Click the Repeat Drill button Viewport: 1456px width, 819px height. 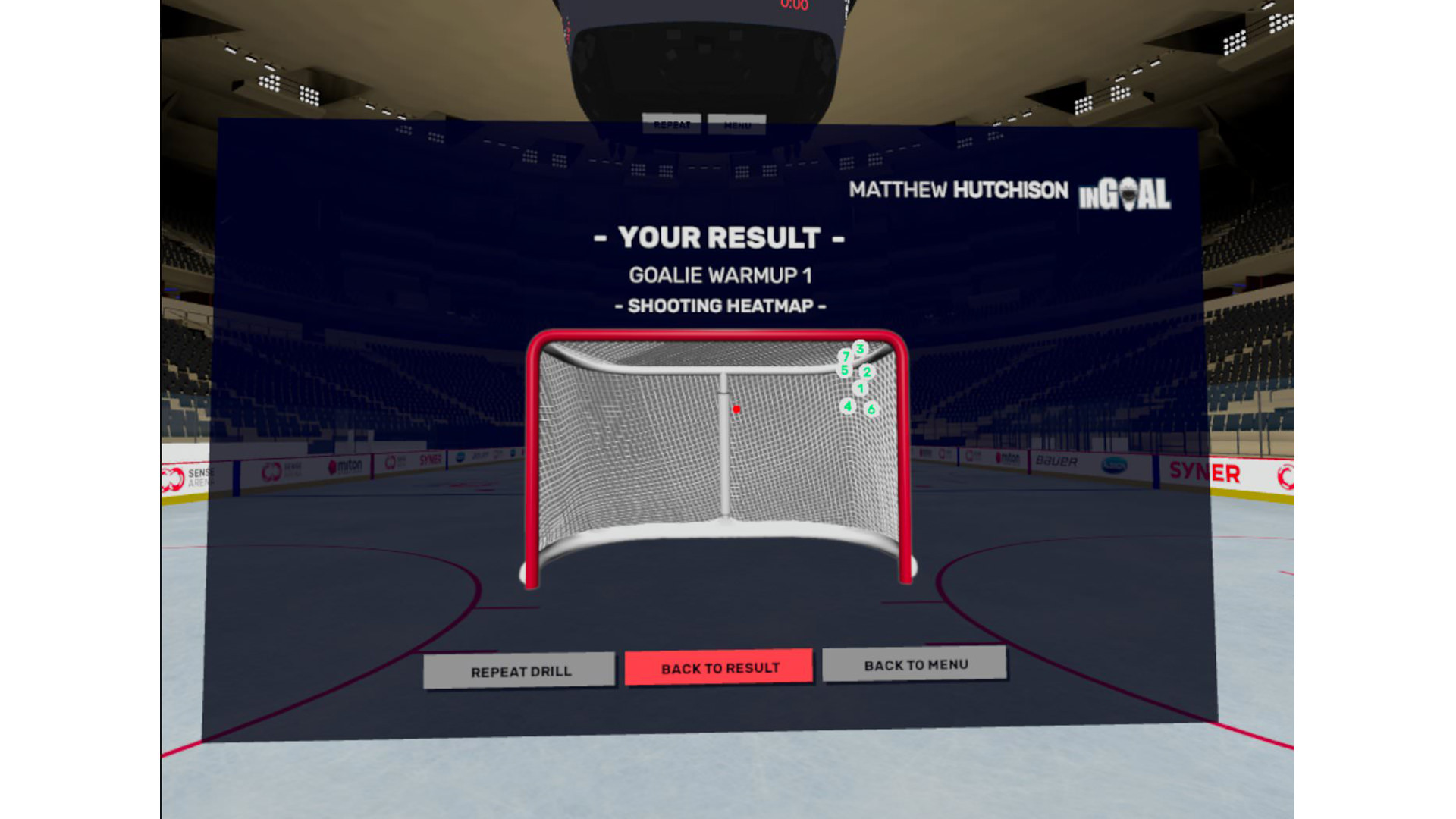tap(519, 671)
